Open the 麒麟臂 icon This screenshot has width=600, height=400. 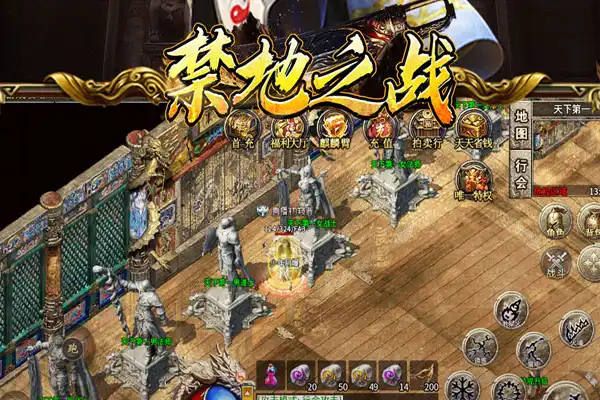pos(333,127)
